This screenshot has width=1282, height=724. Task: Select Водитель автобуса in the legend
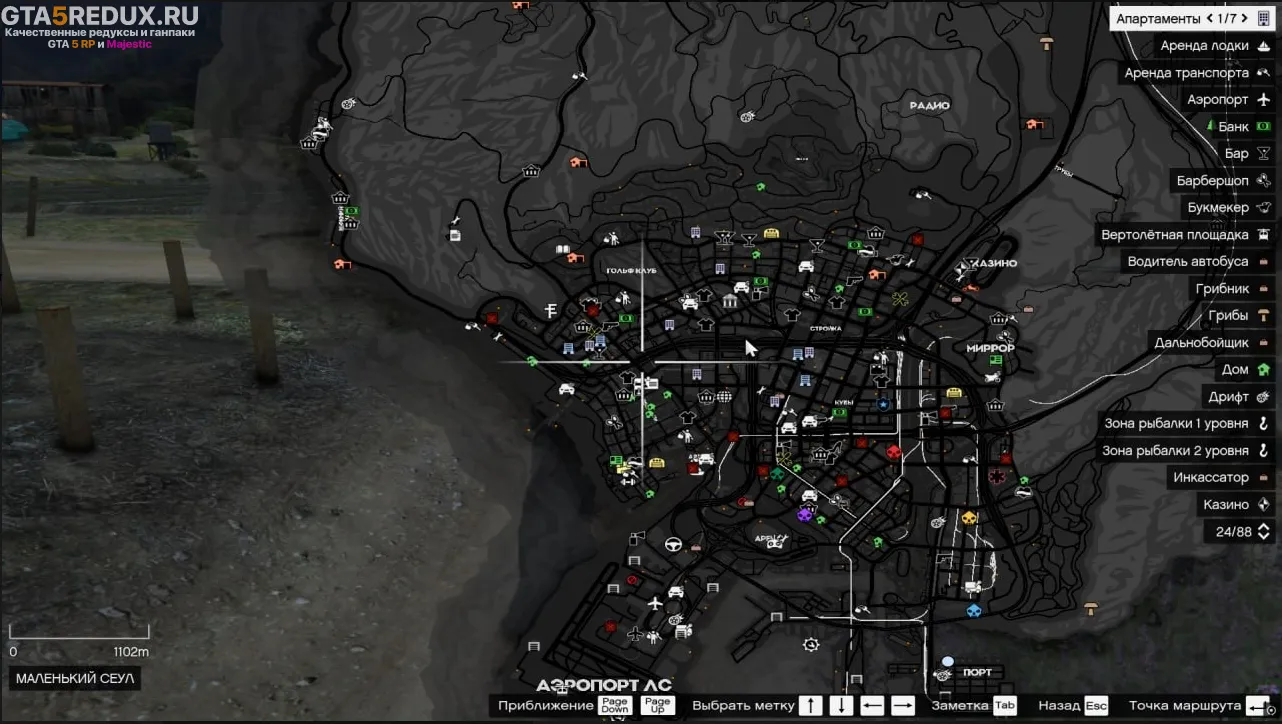pyautogui.click(x=1187, y=262)
